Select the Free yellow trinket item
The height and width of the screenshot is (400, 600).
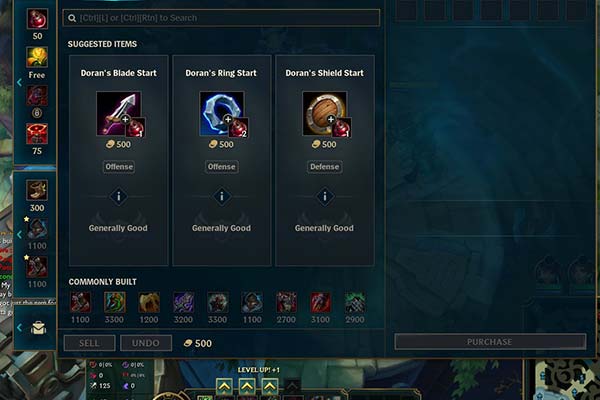37,57
